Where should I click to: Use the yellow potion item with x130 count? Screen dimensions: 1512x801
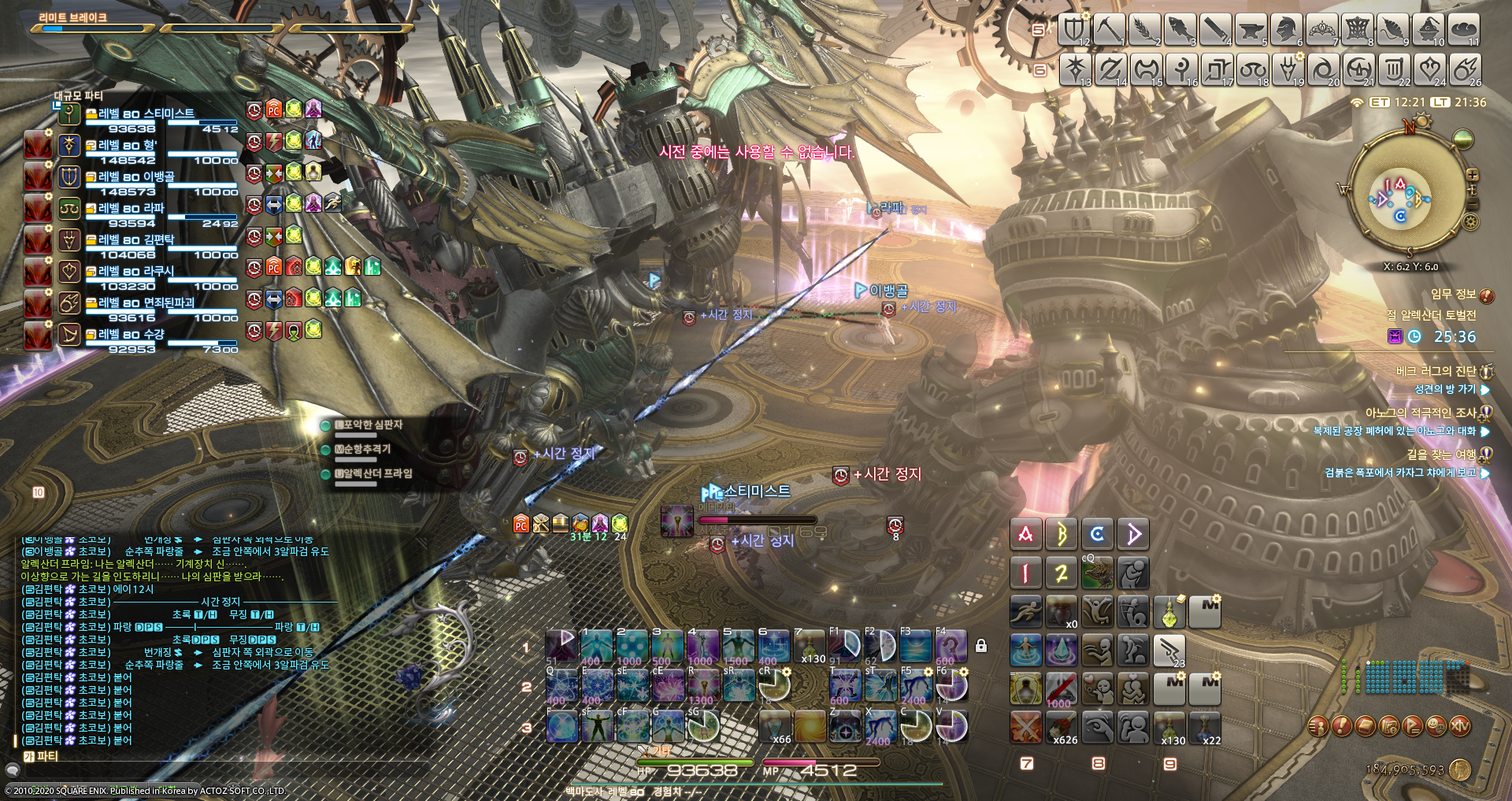1169,726
